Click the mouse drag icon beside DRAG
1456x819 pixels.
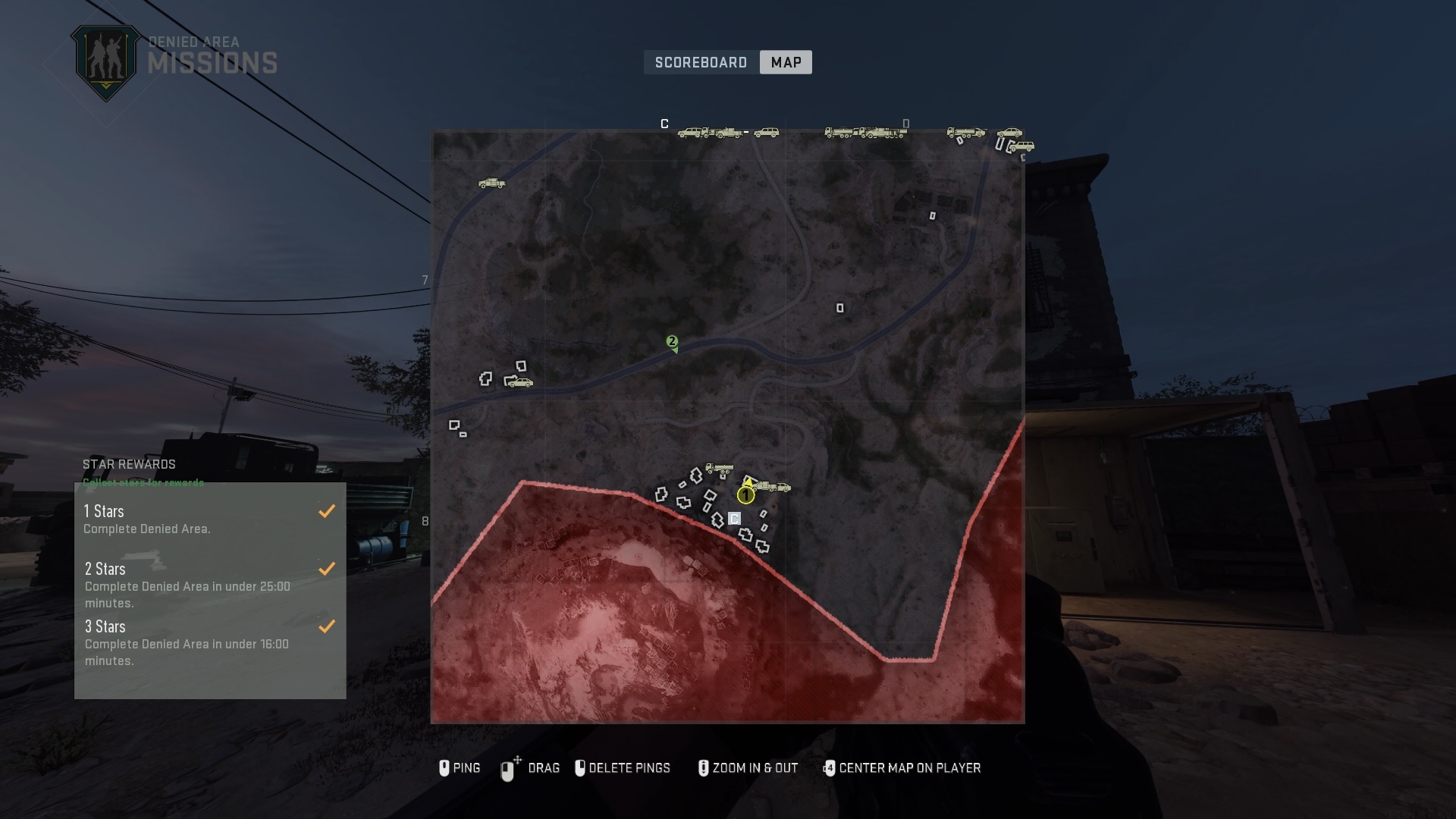[509, 768]
